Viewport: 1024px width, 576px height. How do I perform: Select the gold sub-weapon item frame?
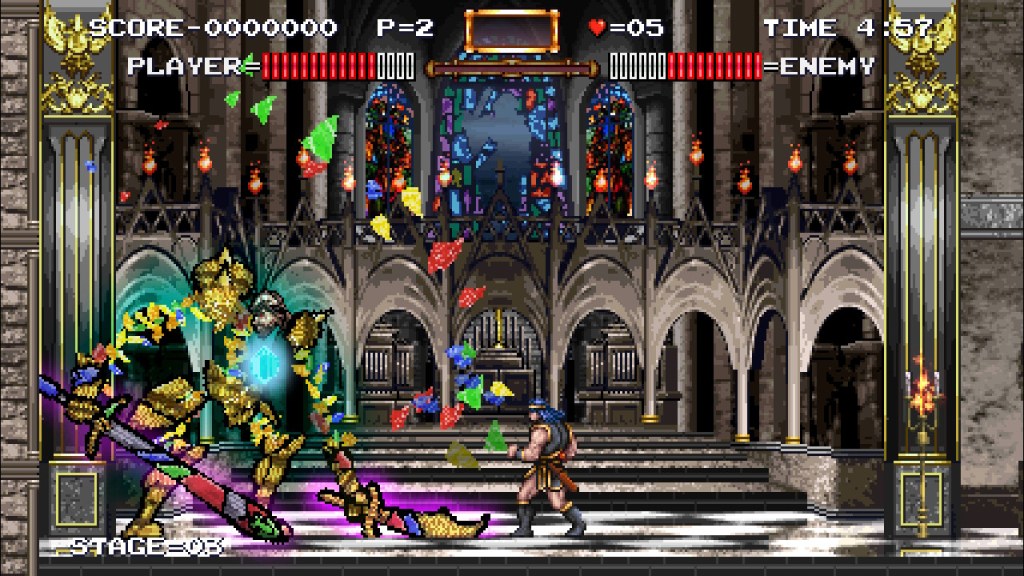[511, 31]
